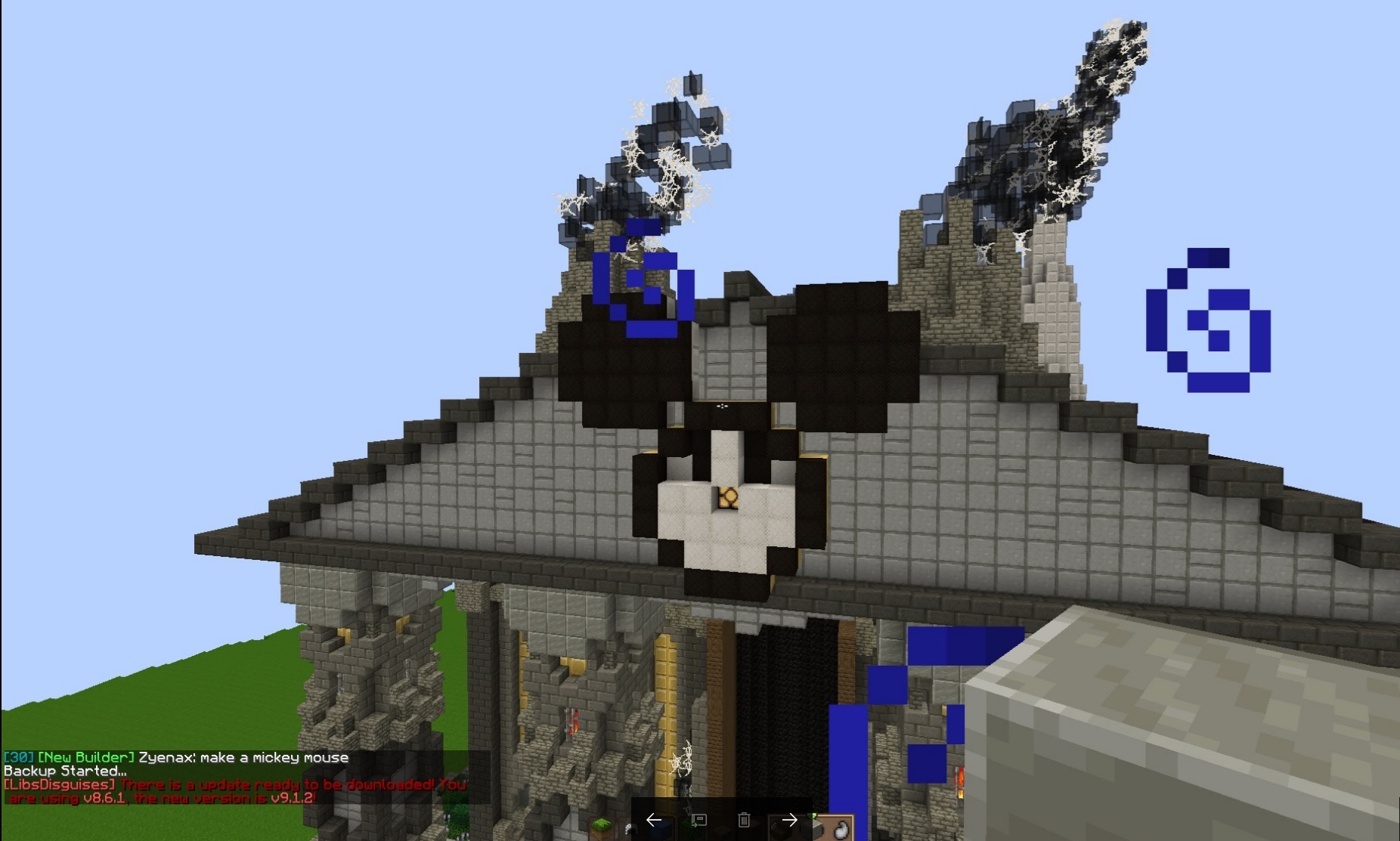Viewport: 1400px width, 841px height.
Task: Click the crosshair at screen center
Action: click(x=722, y=406)
